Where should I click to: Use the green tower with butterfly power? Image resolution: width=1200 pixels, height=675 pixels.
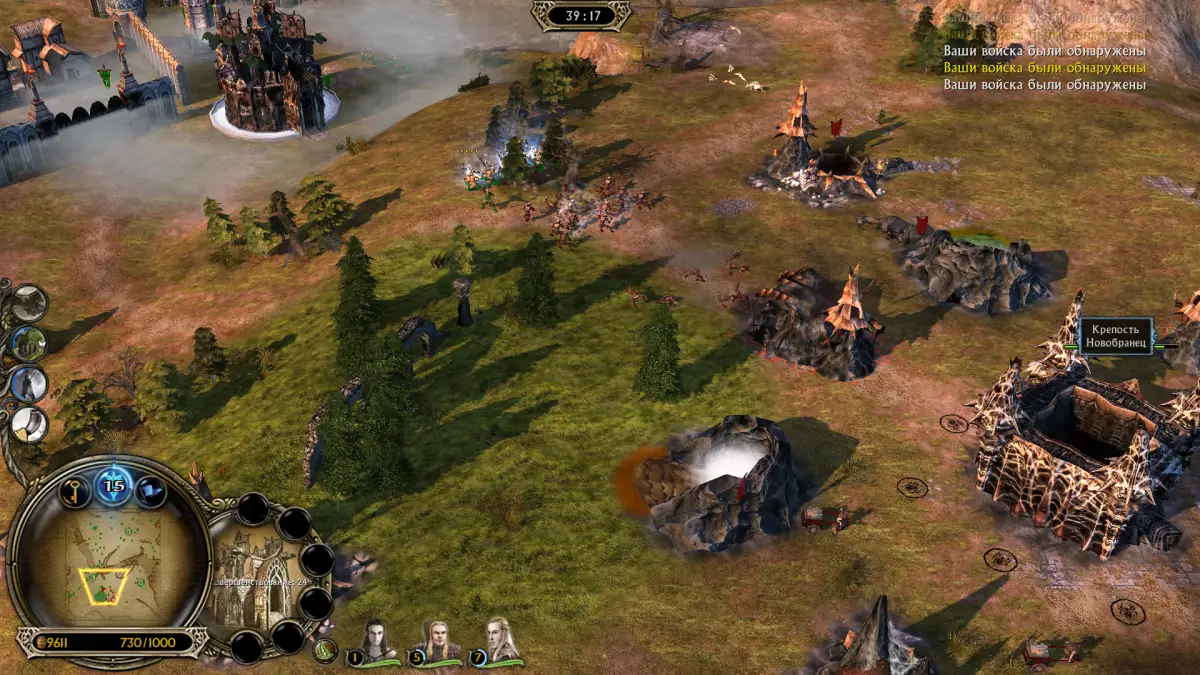tap(29, 343)
